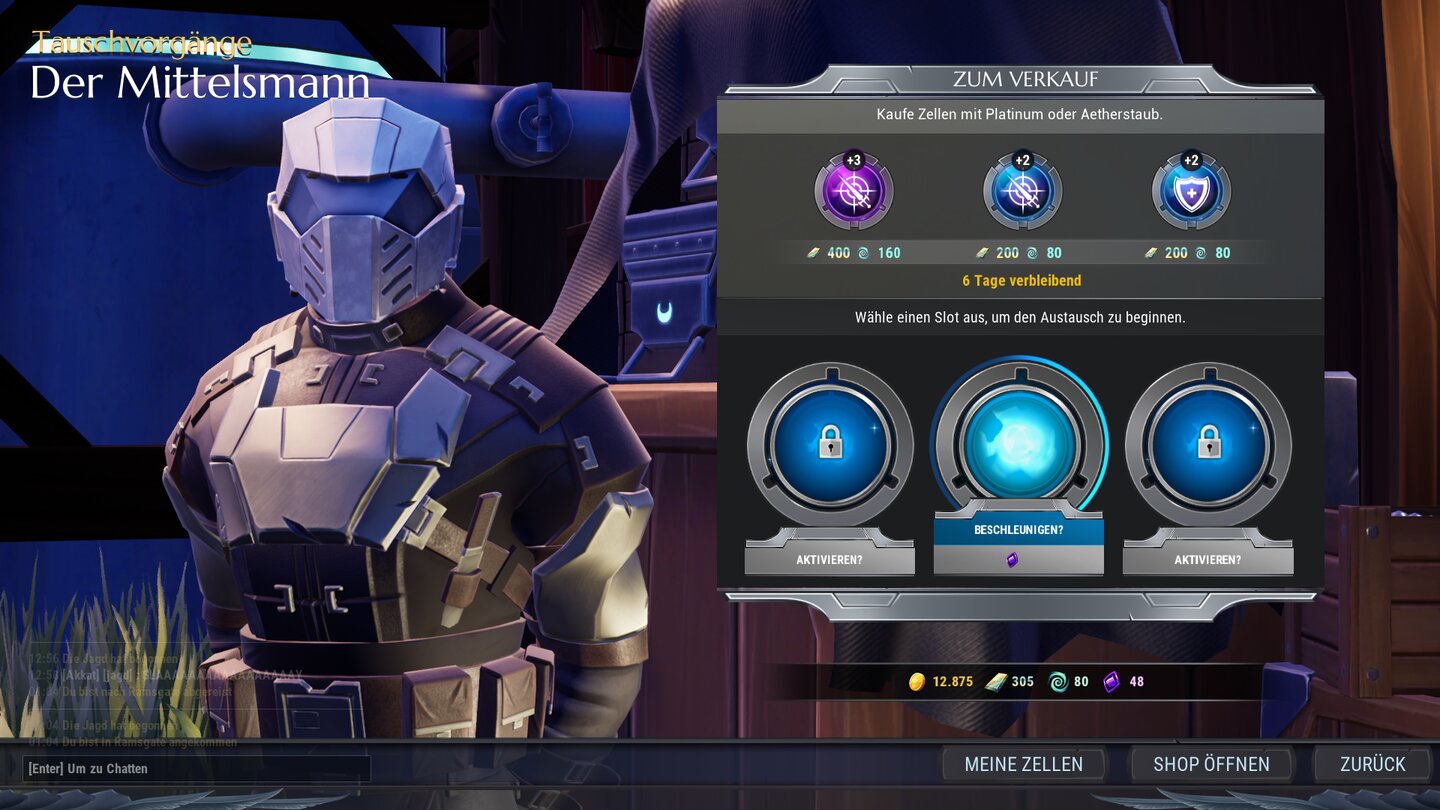
Task: Select the glowing middle exchange slot
Action: (x=1019, y=443)
